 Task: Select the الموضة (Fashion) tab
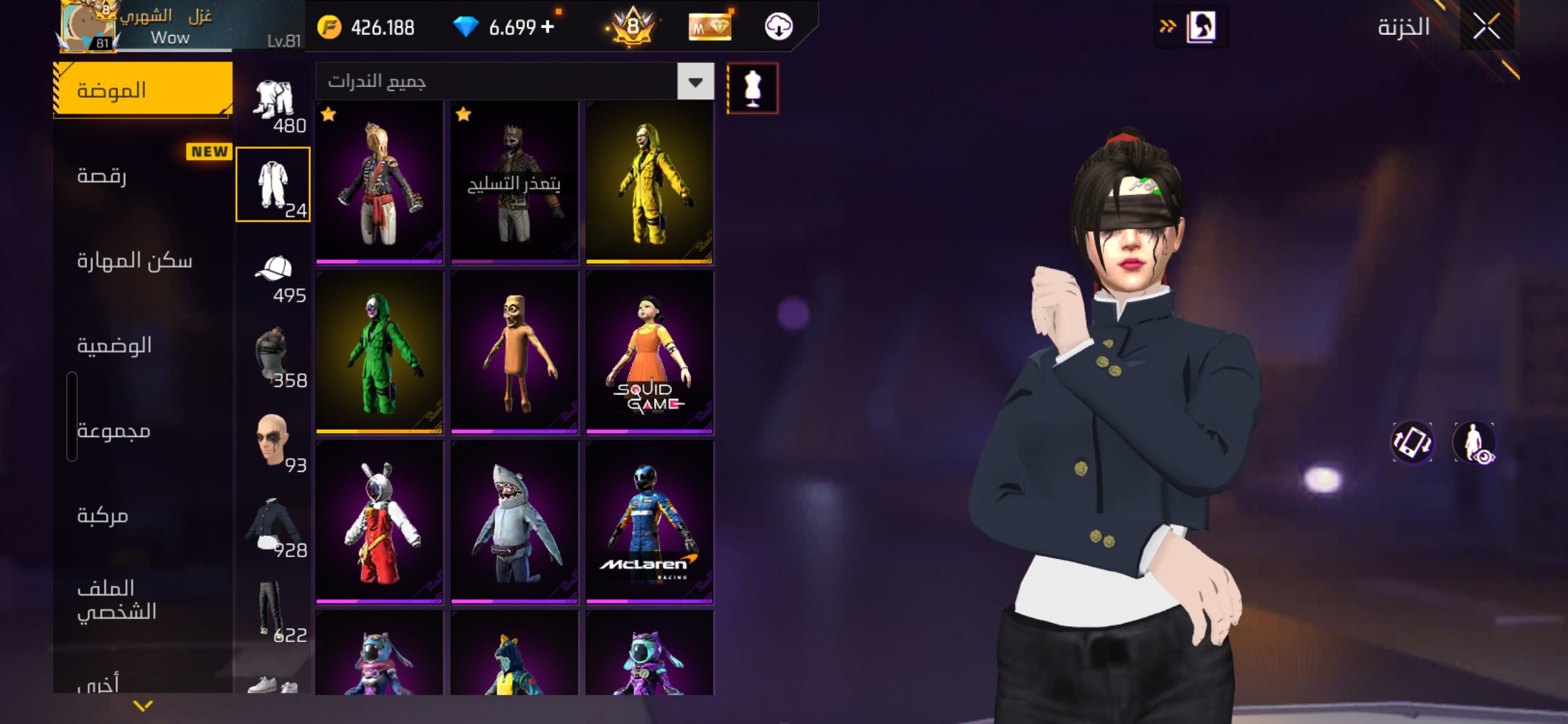pos(142,90)
